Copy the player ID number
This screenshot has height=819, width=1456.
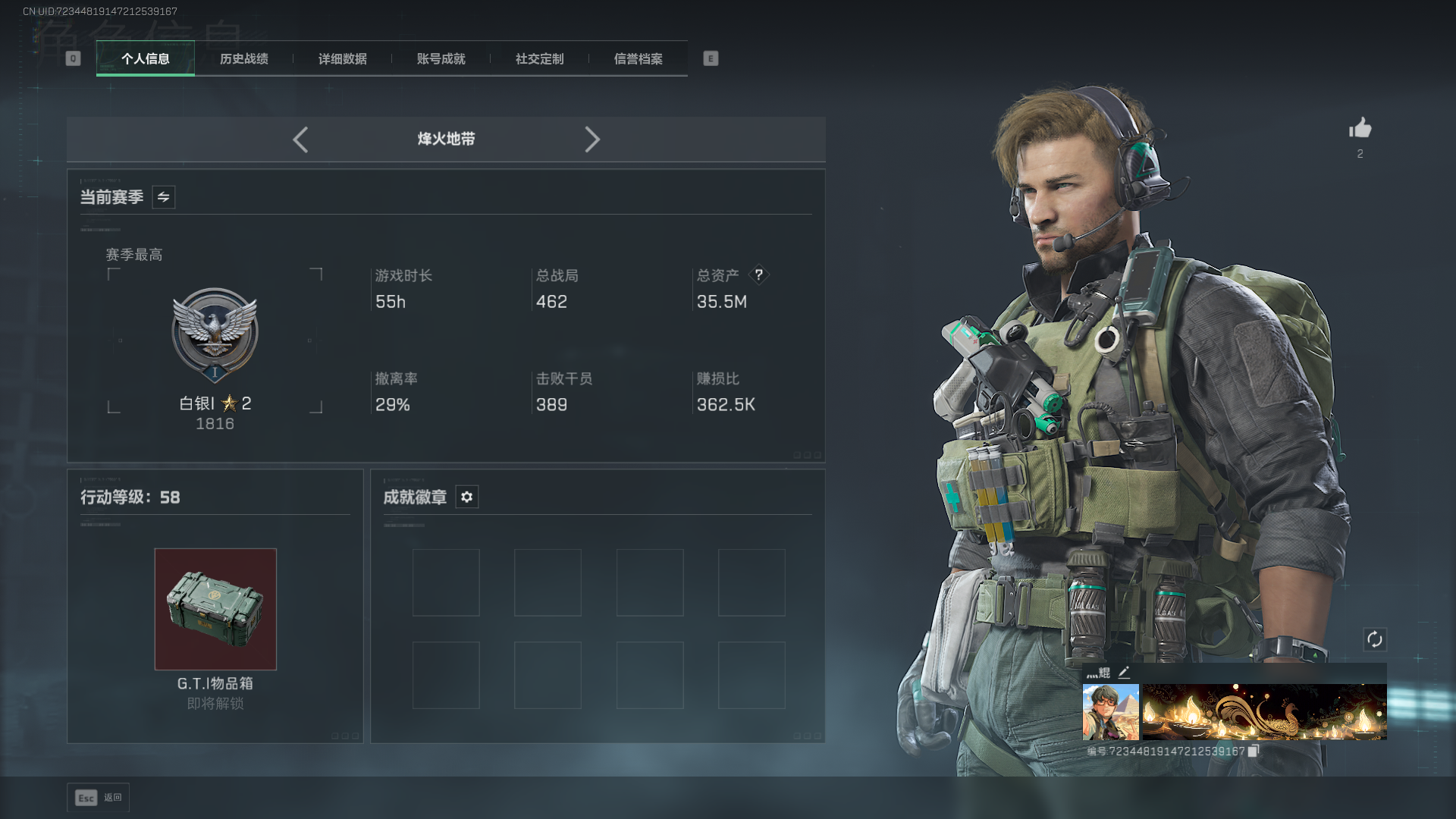click(x=1254, y=751)
